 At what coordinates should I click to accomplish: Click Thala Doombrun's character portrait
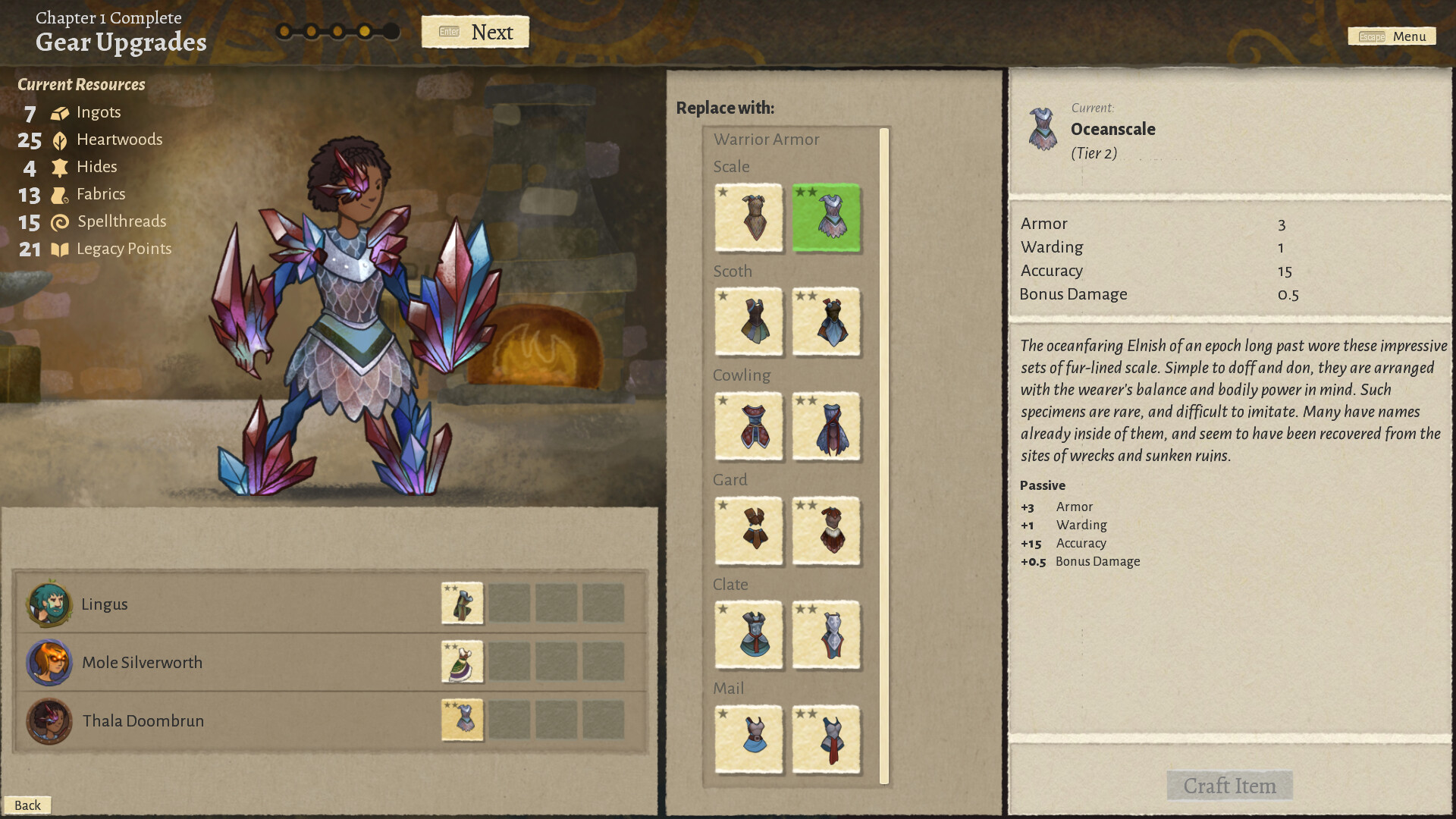click(x=49, y=720)
